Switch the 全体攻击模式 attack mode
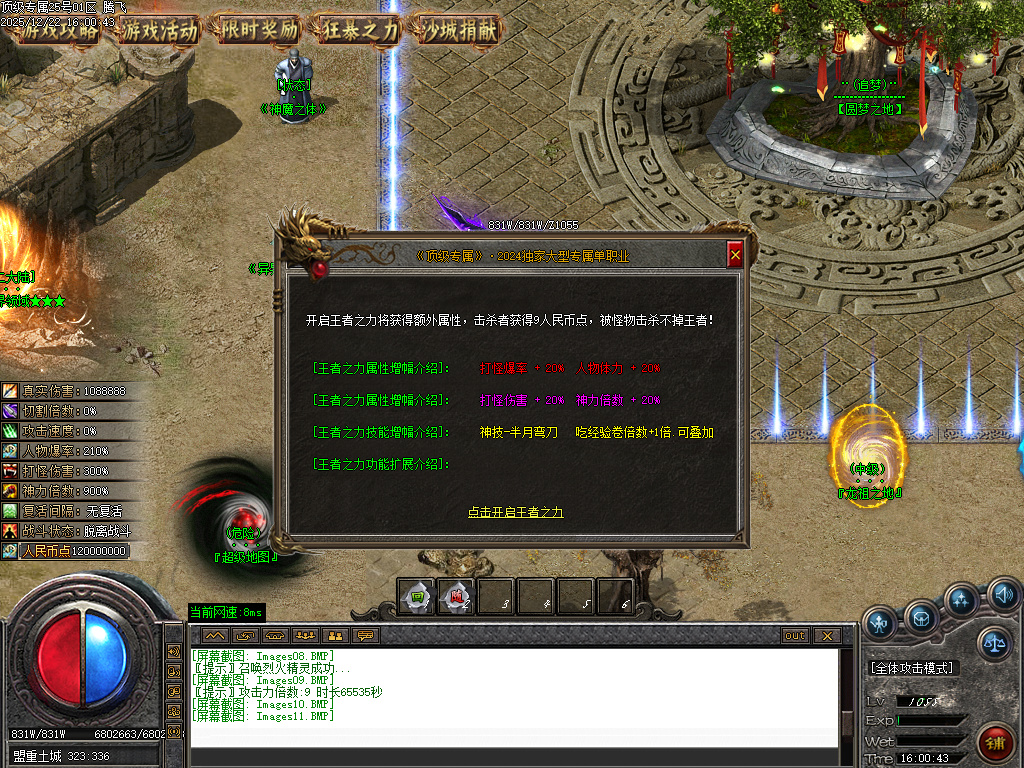This screenshot has height=768, width=1024. [911, 667]
